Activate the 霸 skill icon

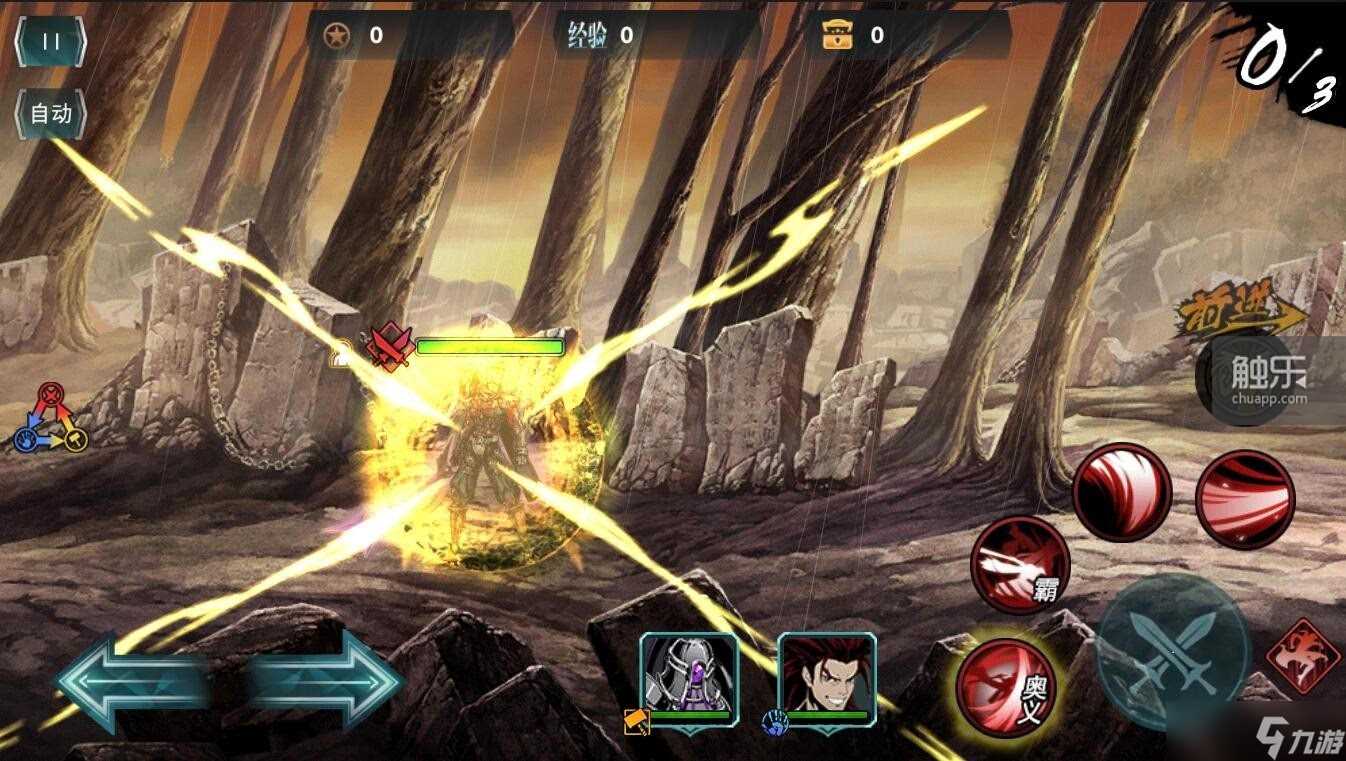(x=1019, y=564)
